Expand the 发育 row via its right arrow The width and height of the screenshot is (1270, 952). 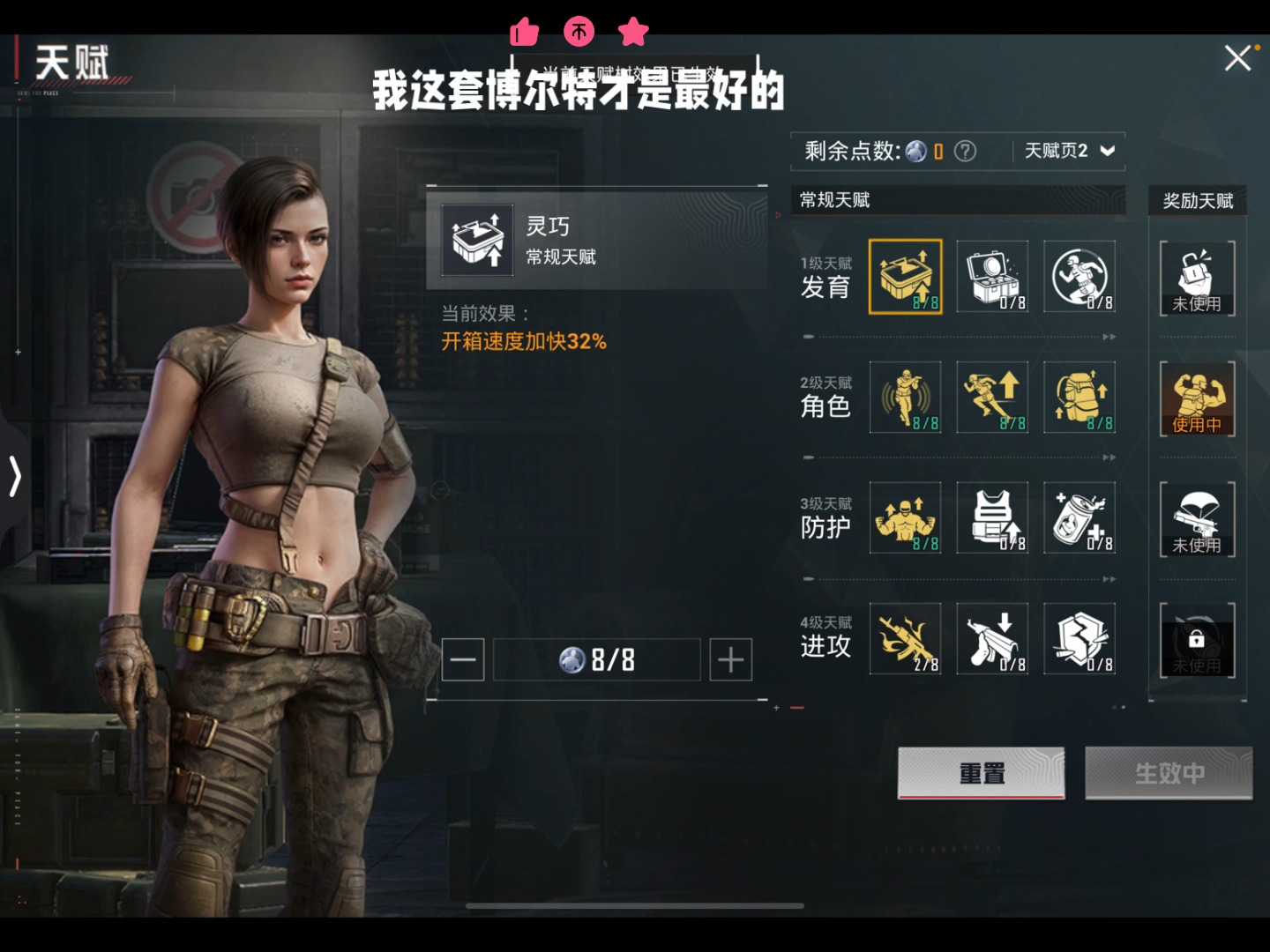tap(1109, 337)
